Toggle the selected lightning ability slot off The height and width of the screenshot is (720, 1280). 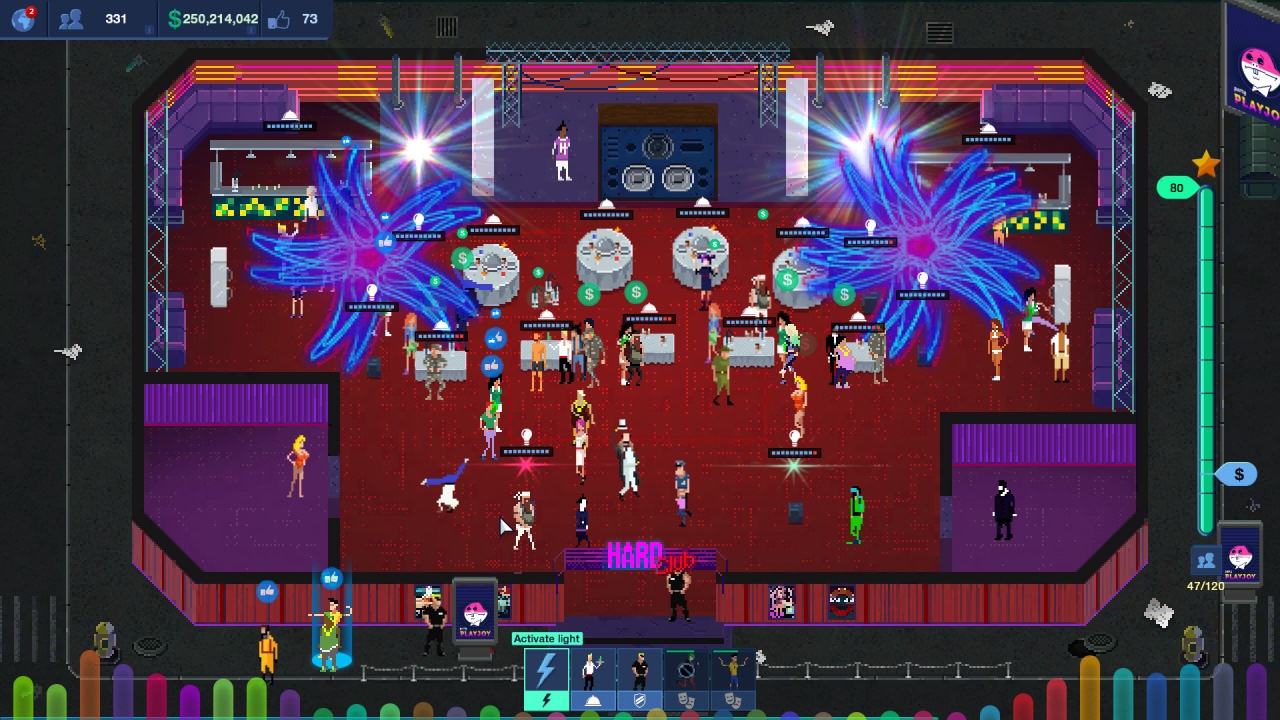click(546, 700)
